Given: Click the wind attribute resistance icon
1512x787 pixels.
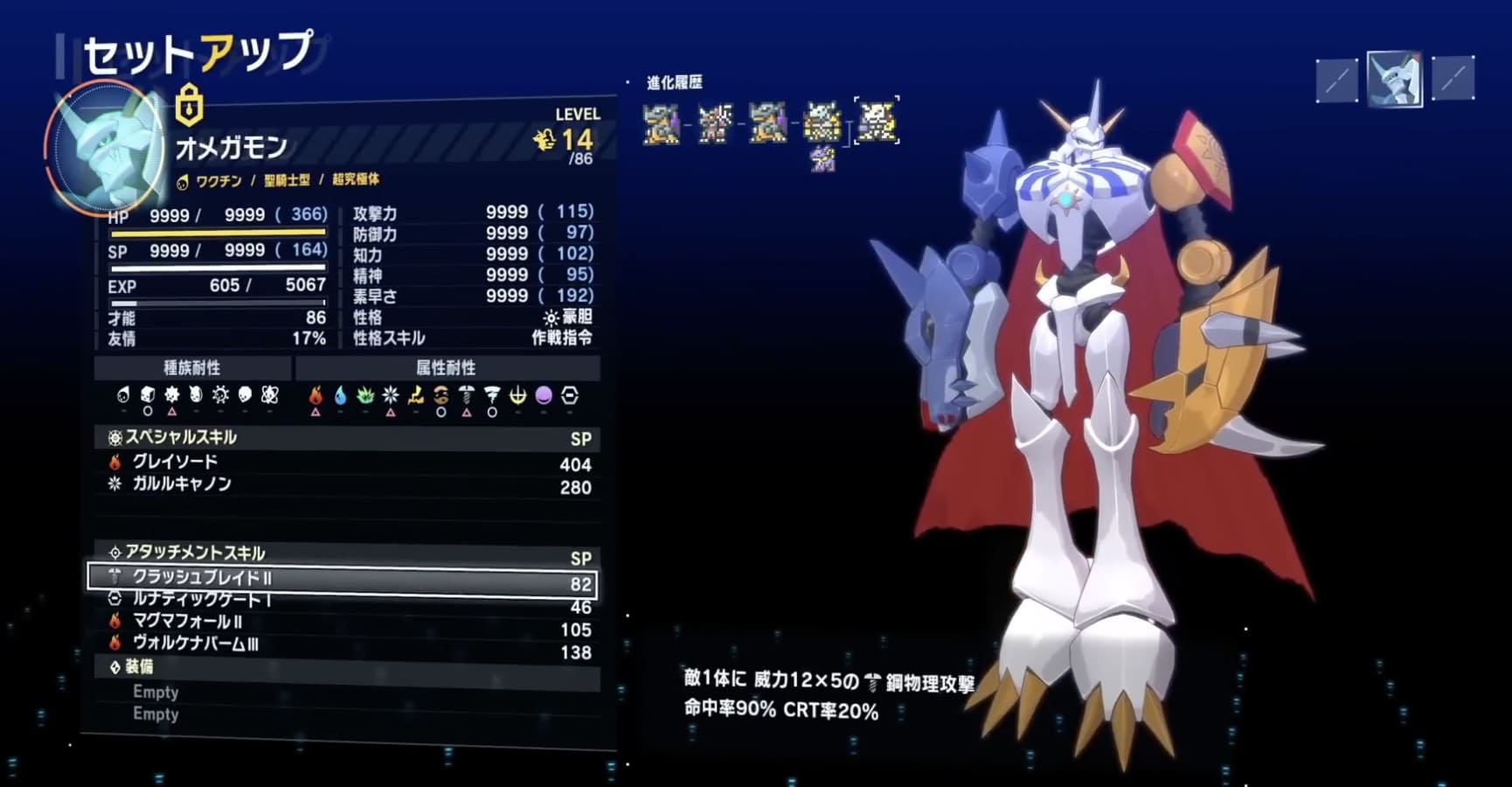Looking at the screenshot, I should (491, 396).
